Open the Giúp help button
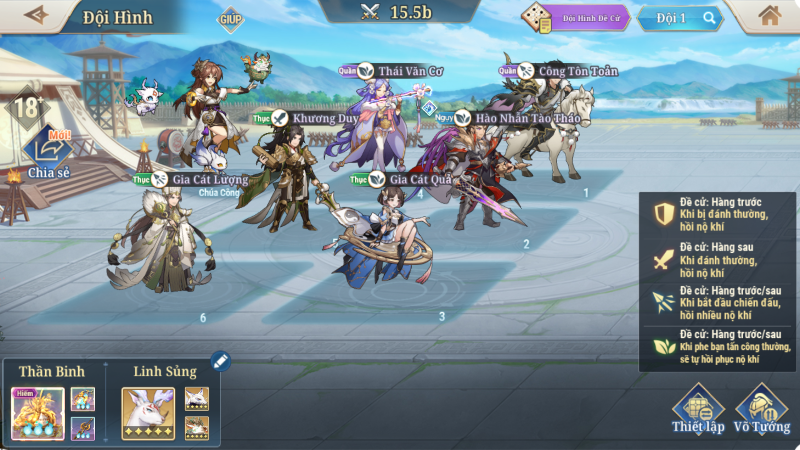Screen dimensions: 800x450 coord(231,19)
